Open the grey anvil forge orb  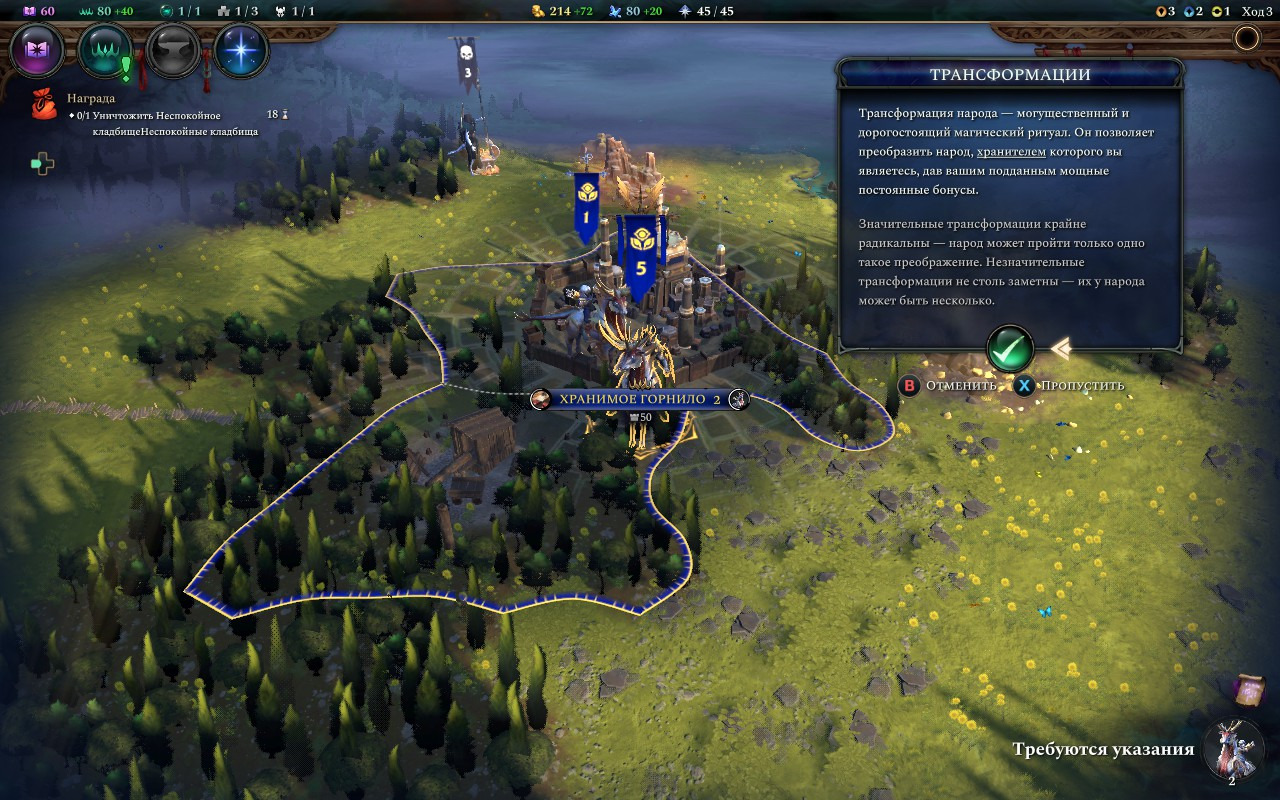coord(173,49)
